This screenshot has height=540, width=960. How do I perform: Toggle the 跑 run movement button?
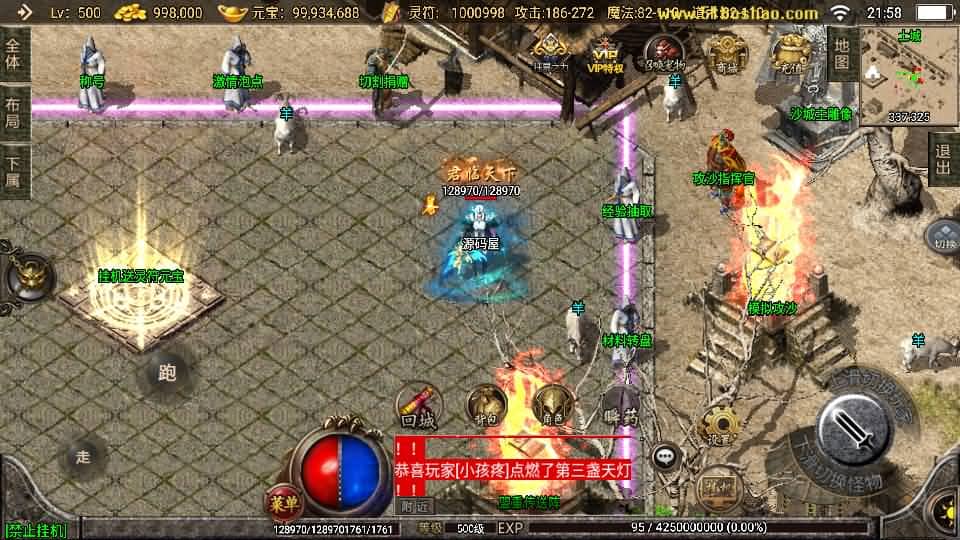166,374
